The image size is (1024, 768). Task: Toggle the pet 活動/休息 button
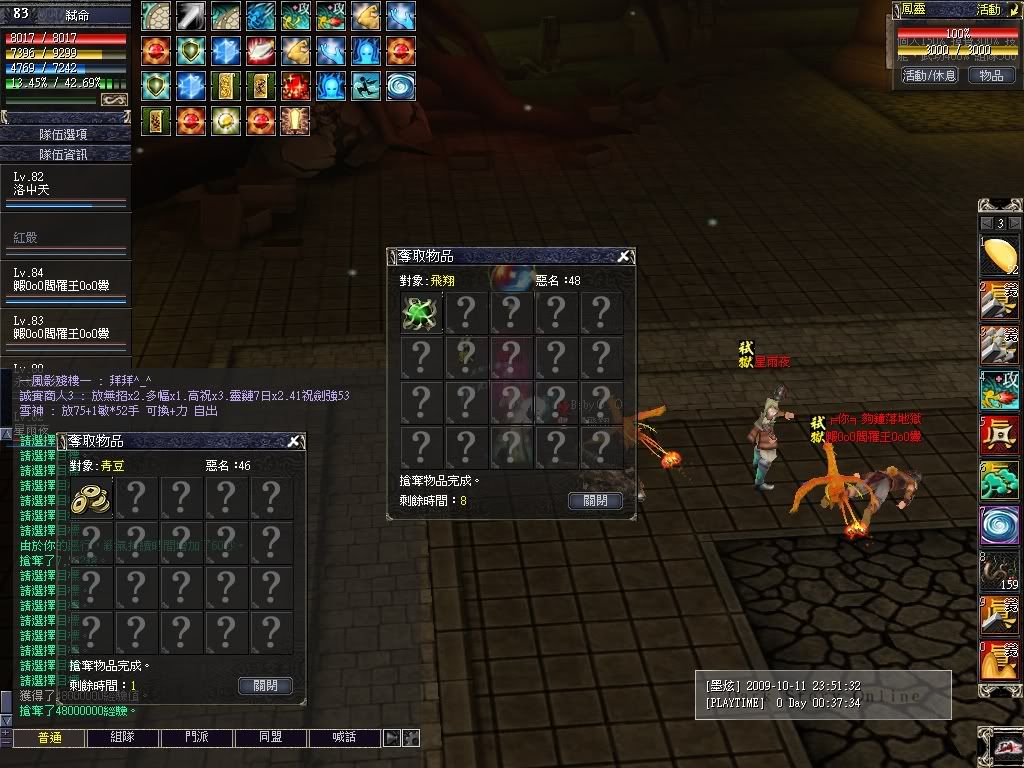point(929,75)
